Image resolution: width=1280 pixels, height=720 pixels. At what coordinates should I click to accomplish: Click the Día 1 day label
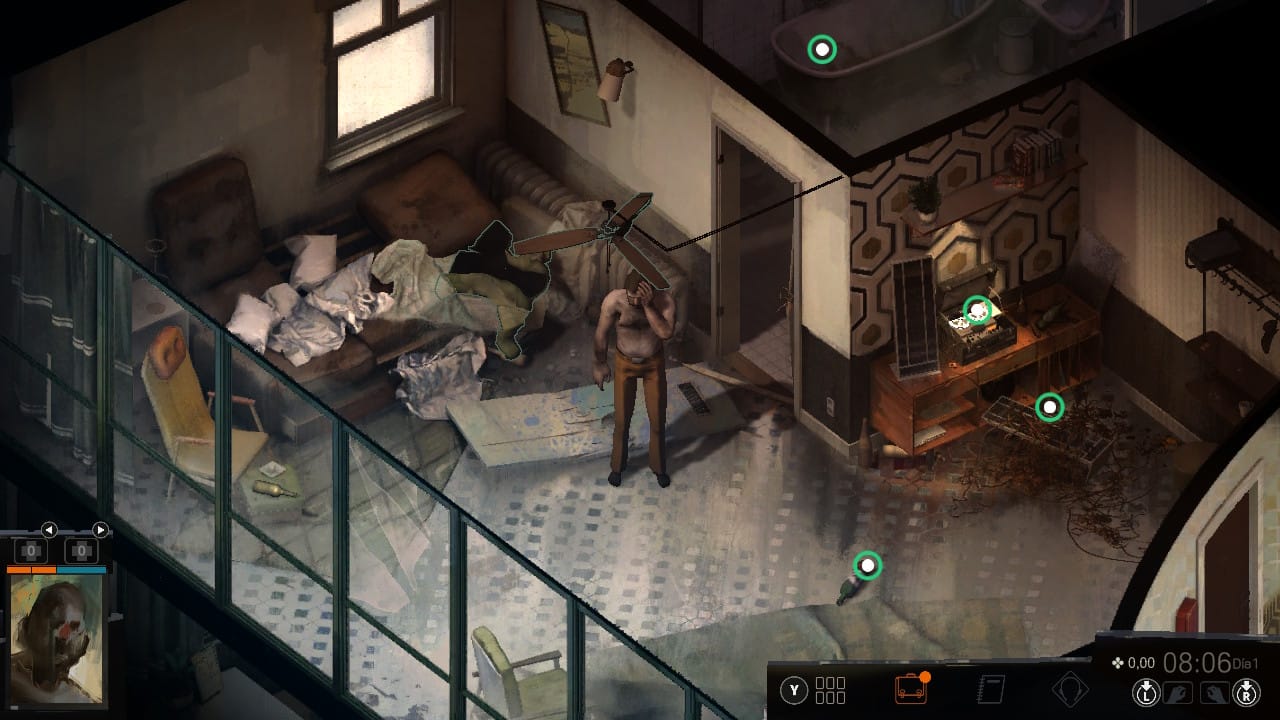(x=1245, y=664)
